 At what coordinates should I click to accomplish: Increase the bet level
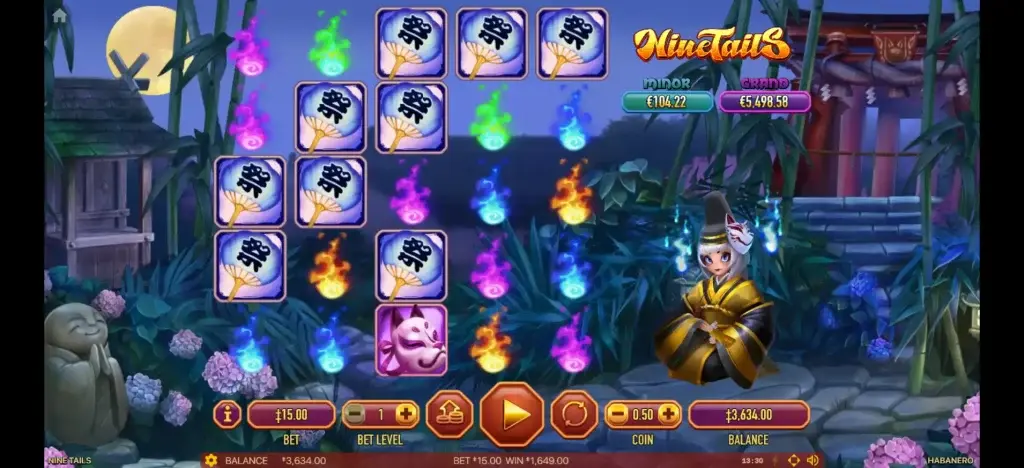(405, 414)
